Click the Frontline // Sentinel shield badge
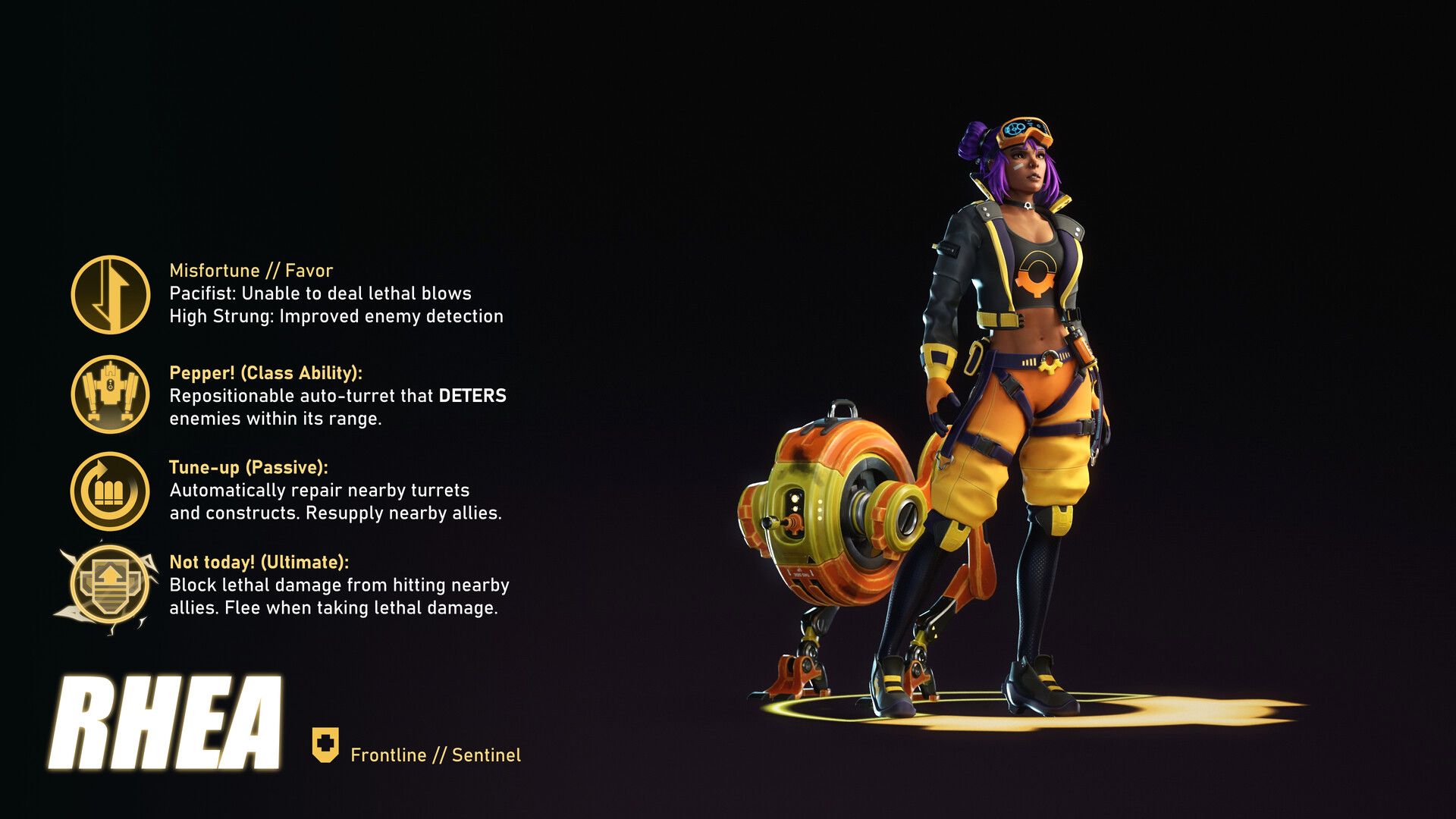The image size is (1456, 819). coord(325,745)
